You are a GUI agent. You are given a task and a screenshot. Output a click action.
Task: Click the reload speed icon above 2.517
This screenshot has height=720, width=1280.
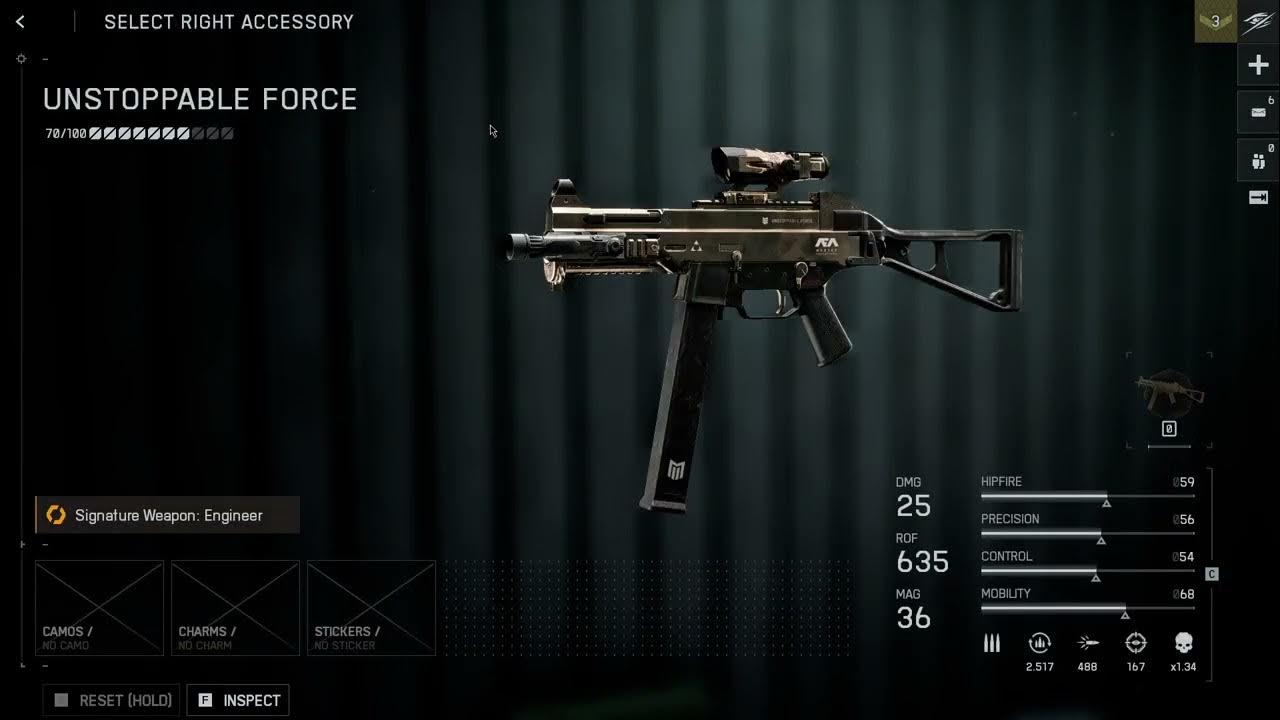[x=1040, y=643]
